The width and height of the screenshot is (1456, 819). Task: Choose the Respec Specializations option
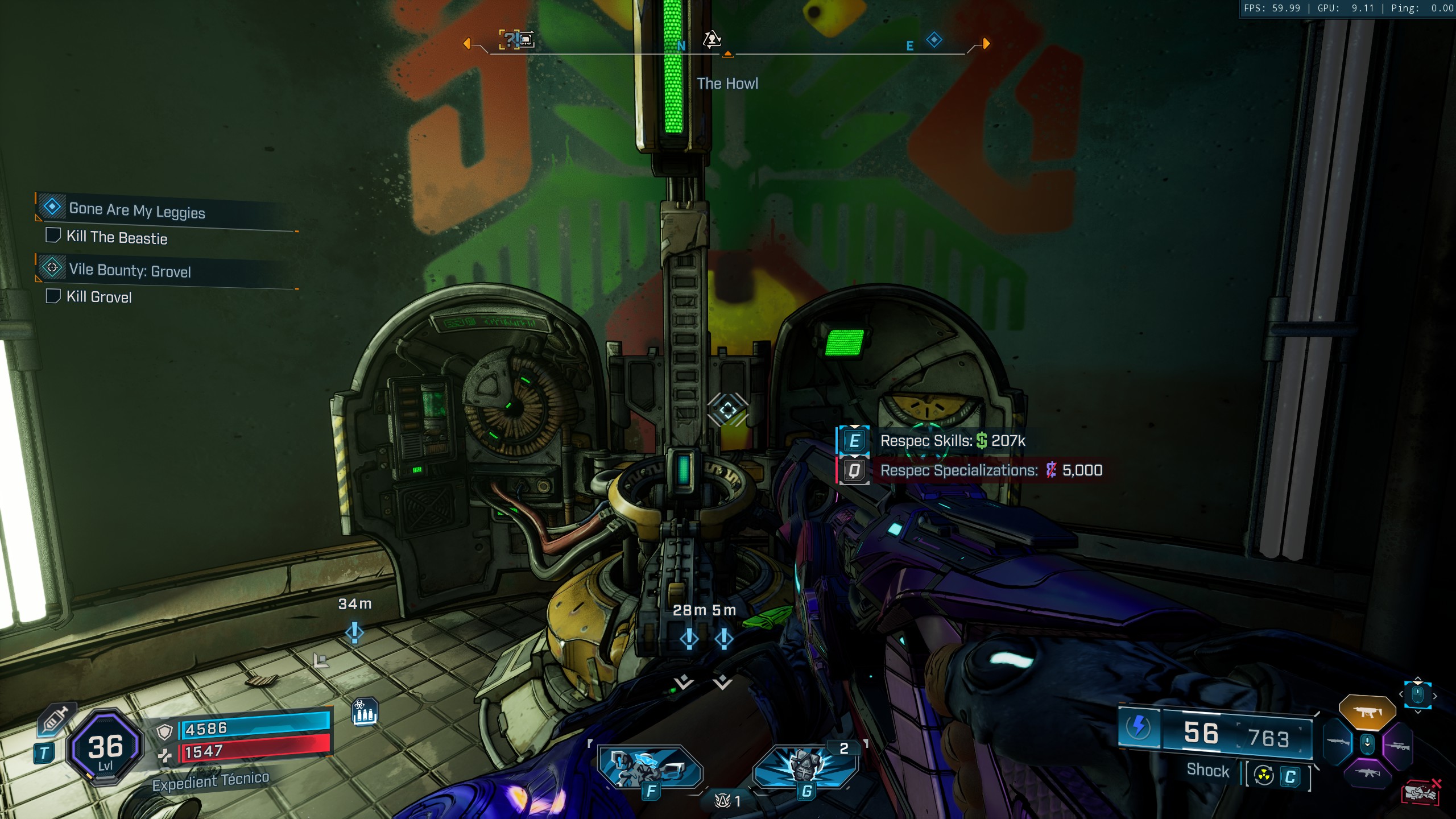(991, 470)
